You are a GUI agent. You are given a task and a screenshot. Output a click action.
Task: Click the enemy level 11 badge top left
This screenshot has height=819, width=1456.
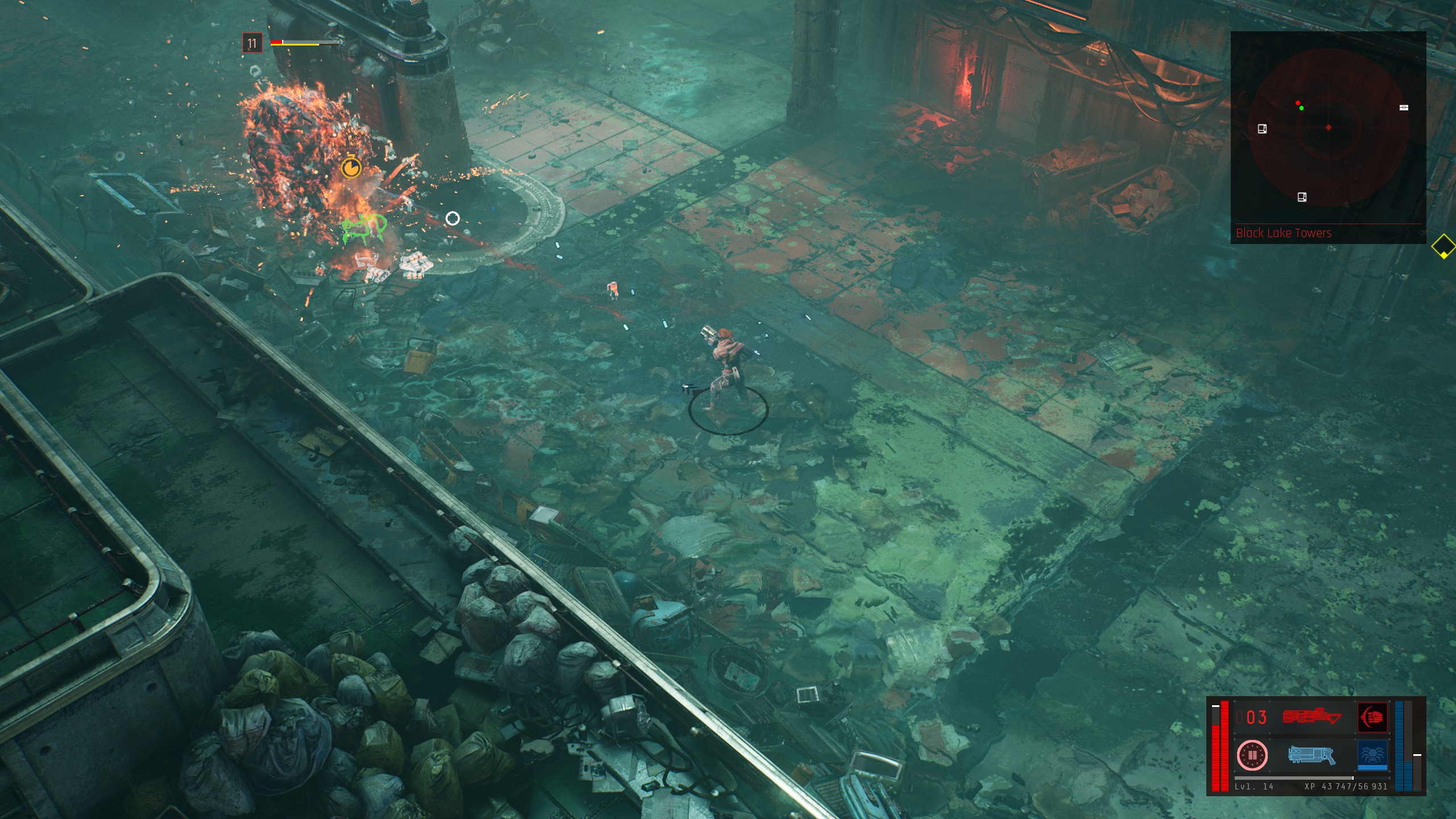click(x=253, y=43)
